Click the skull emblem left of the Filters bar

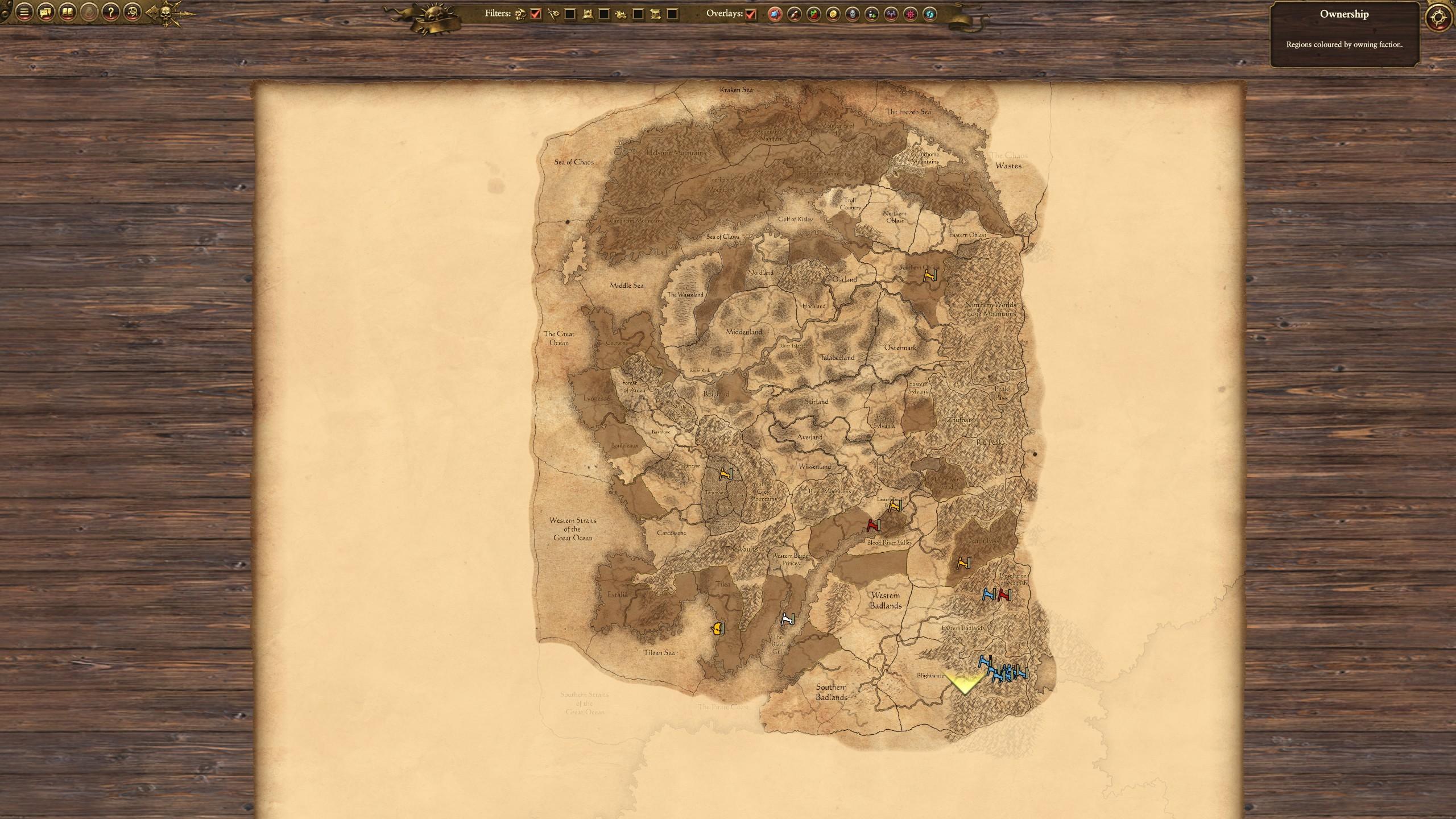(165, 13)
